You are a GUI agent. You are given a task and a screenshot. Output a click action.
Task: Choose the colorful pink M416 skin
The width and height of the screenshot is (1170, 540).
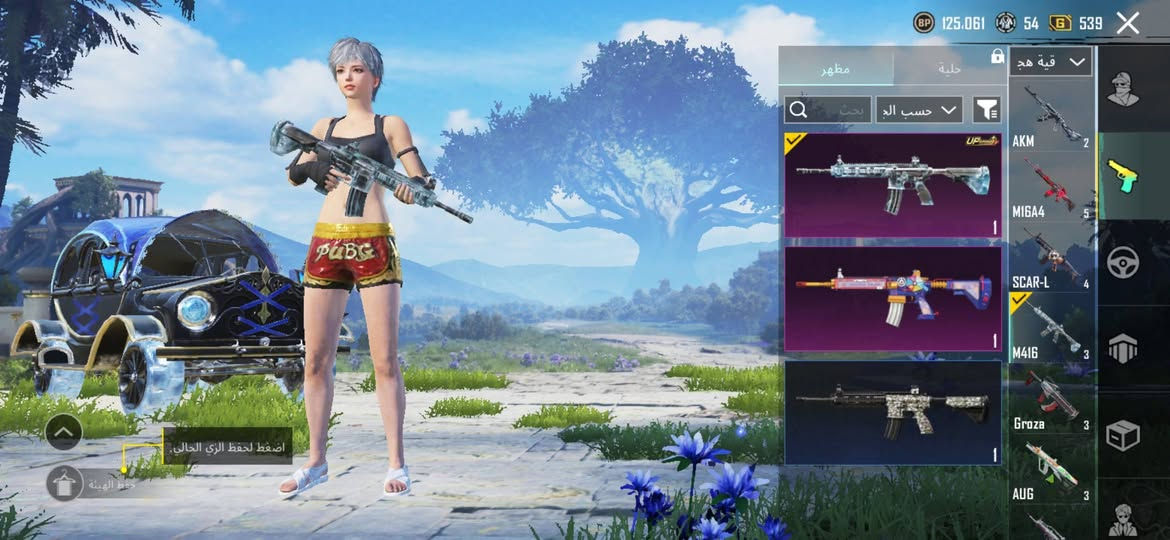click(893, 298)
